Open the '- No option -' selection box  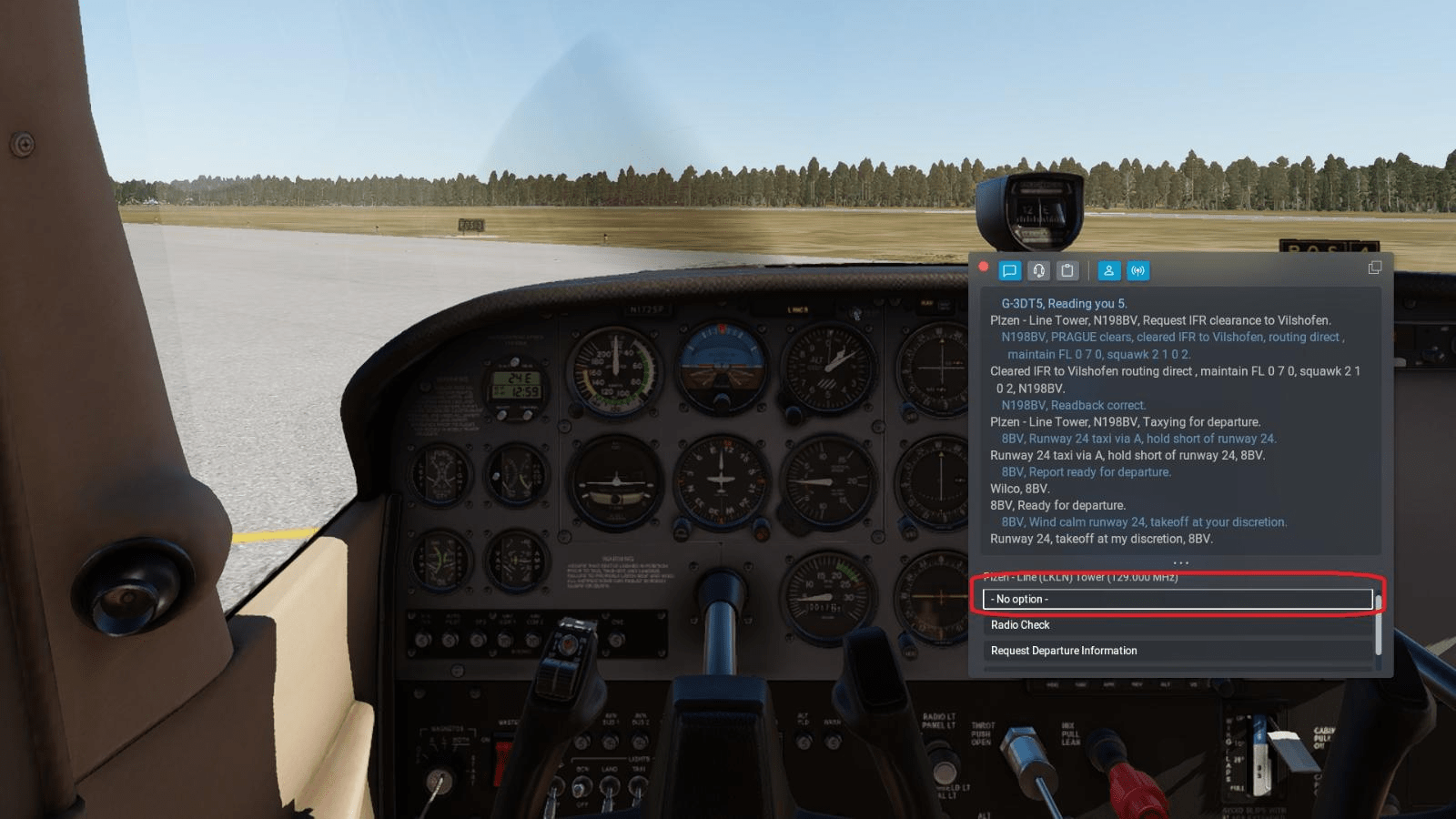tap(1178, 599)
